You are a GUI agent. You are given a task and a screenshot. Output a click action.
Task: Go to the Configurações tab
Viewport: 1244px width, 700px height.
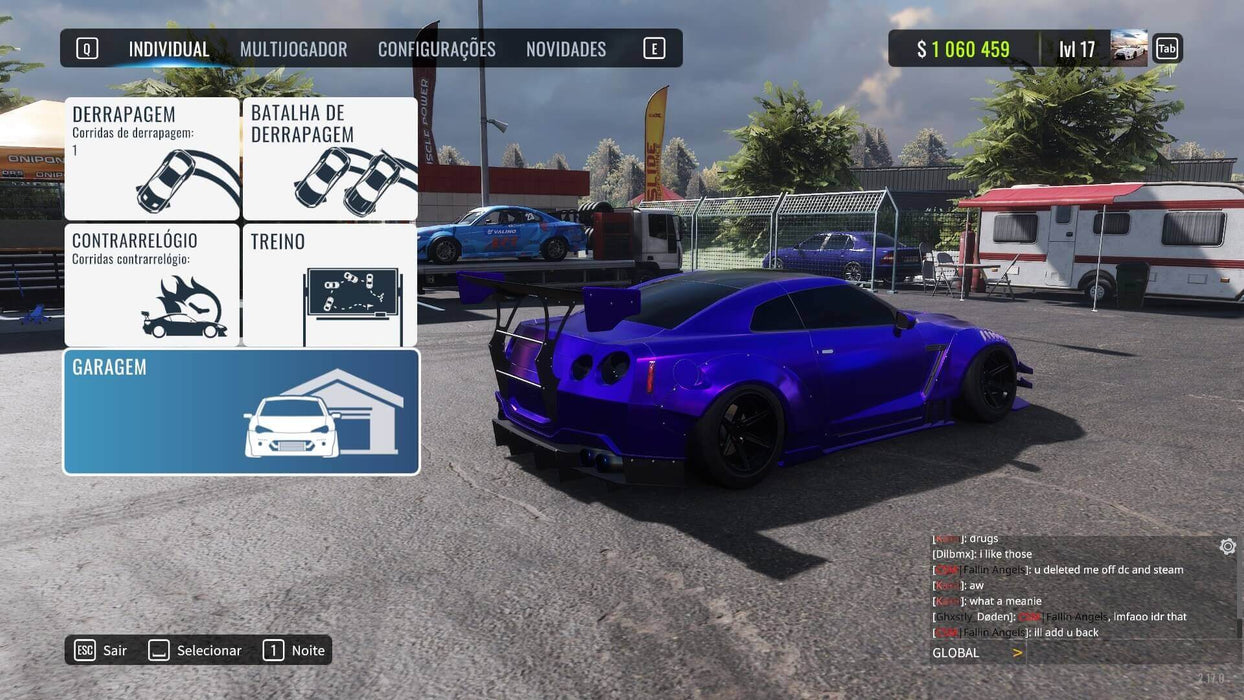[x=436, y=49]
